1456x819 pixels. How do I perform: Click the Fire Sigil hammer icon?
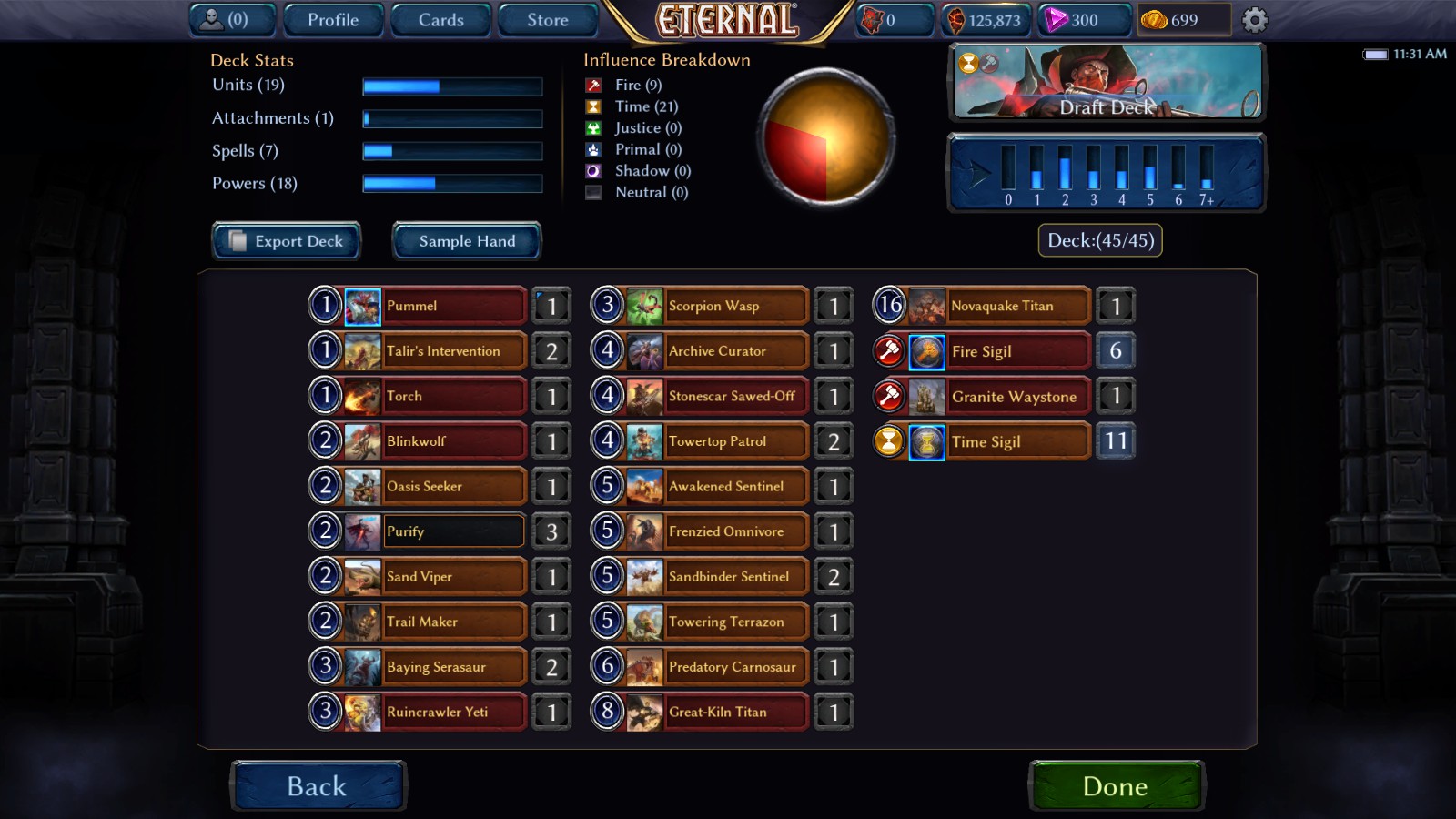click(x=890, y=351)
